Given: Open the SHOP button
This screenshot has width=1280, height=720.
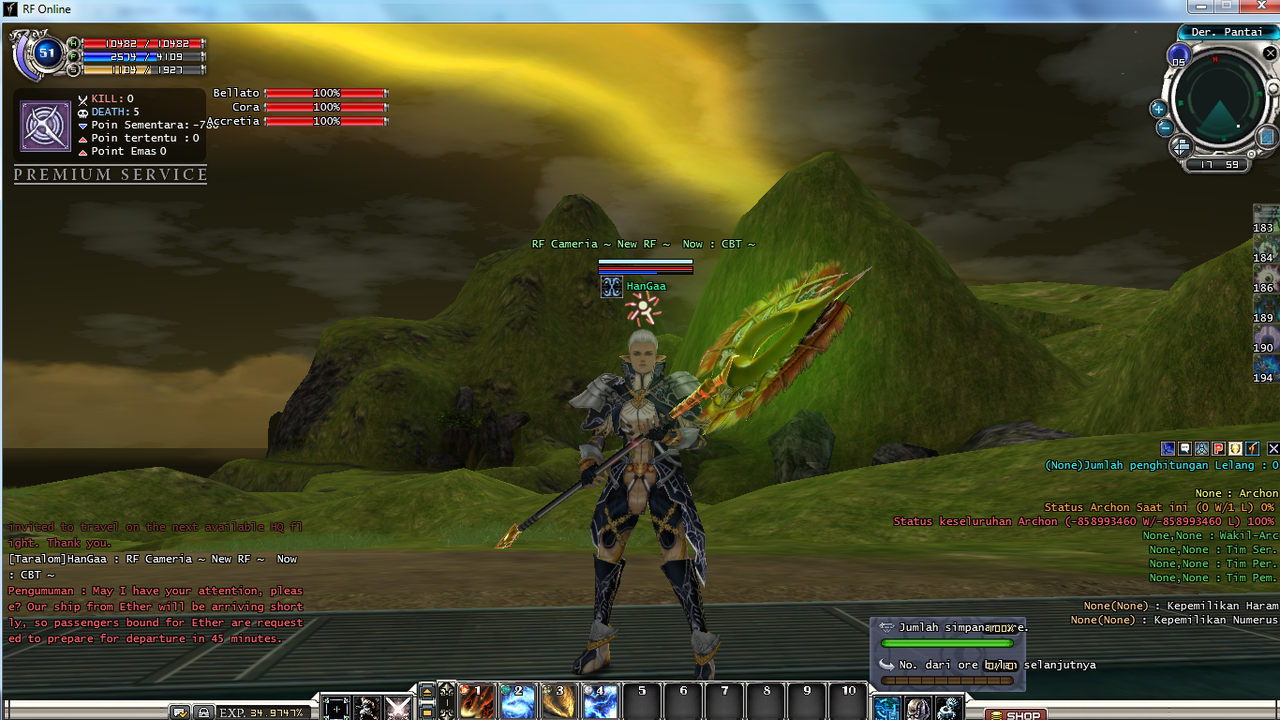Looking at the screenshot, I should [1016, 714].
